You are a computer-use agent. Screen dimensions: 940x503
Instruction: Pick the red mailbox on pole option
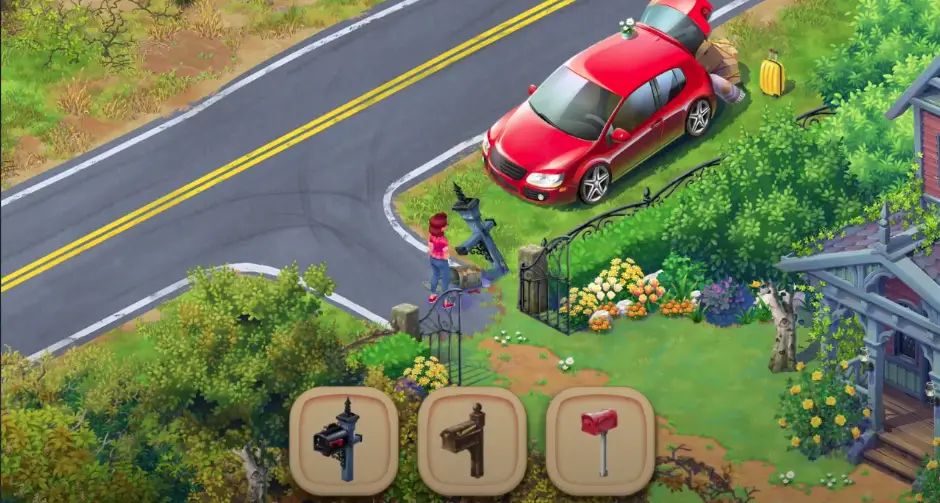point(599,441)
